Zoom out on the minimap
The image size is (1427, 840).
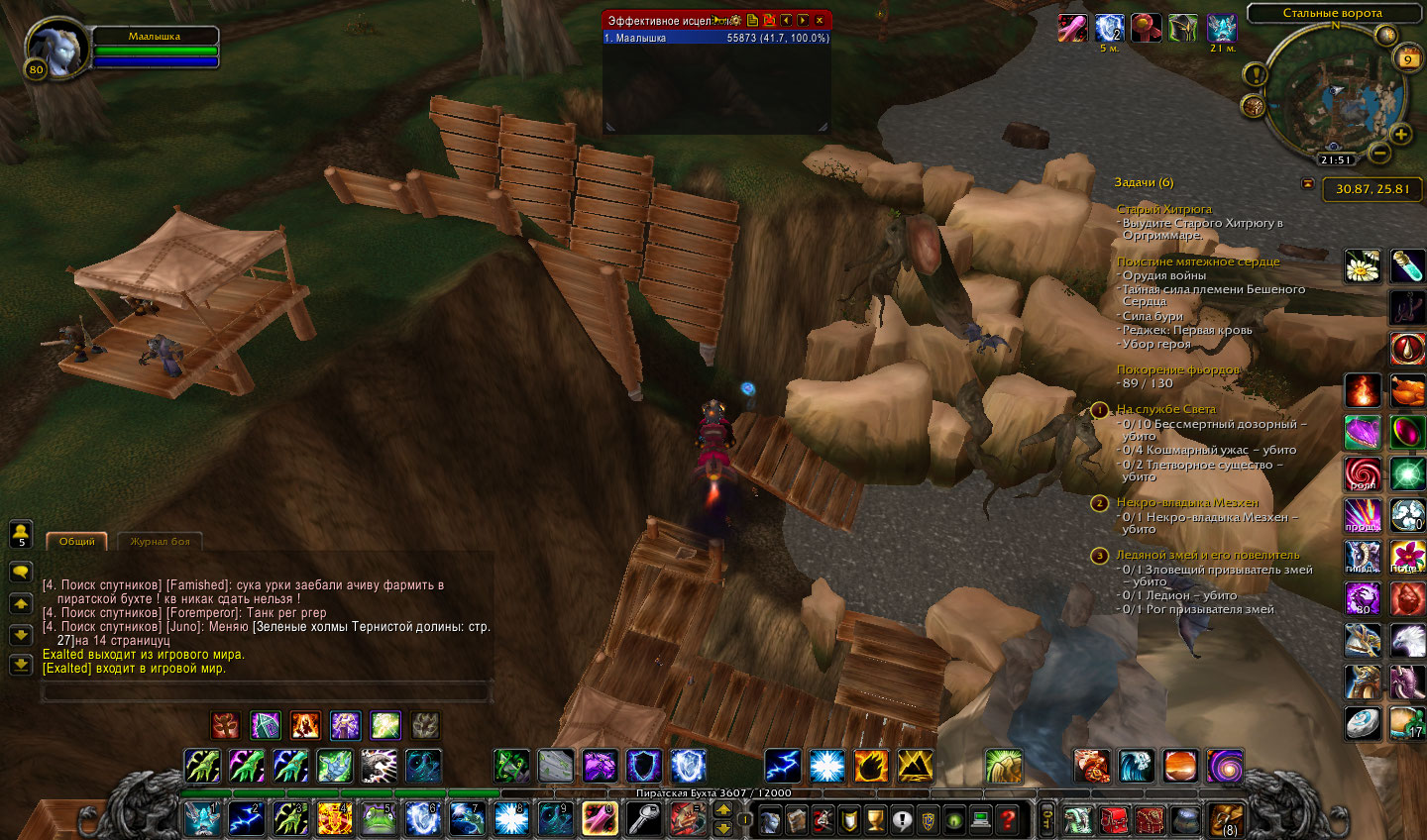pos(1378,153)
